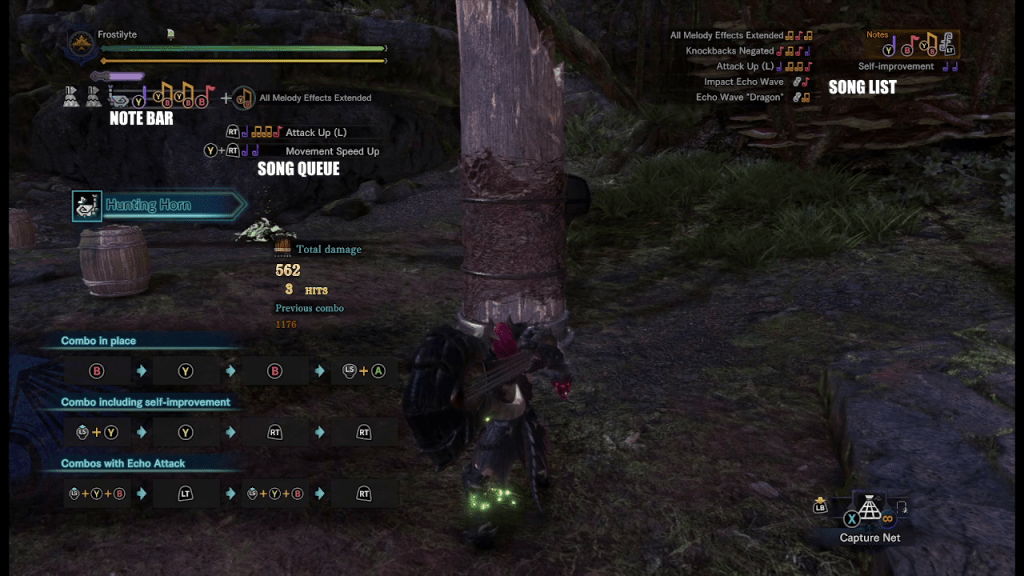Screen dimensions: 1024x576
Task: Show the Combos with Echo Attack section
Action: click(123, 463)
